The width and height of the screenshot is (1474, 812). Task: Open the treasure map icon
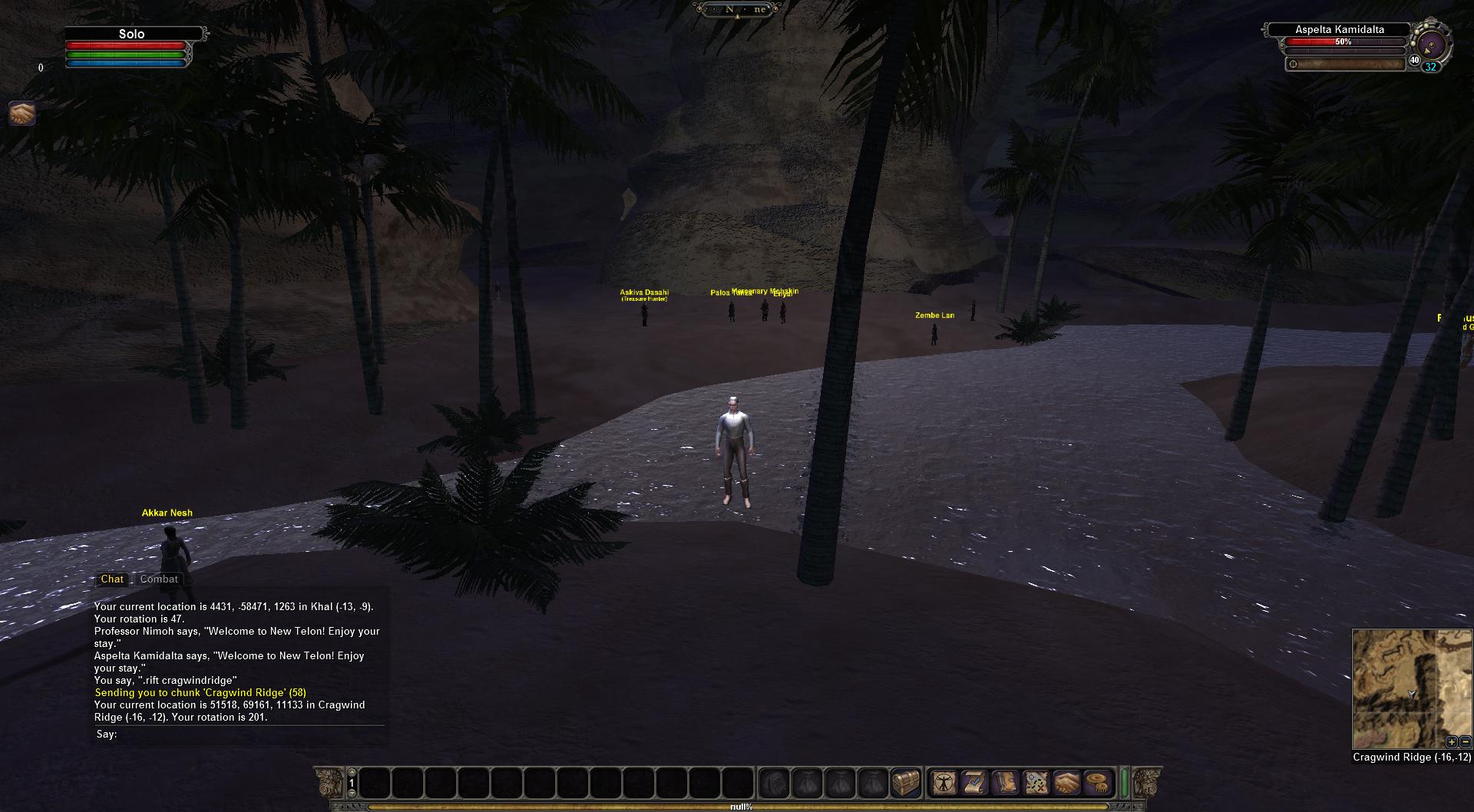tap(1036, 783)
